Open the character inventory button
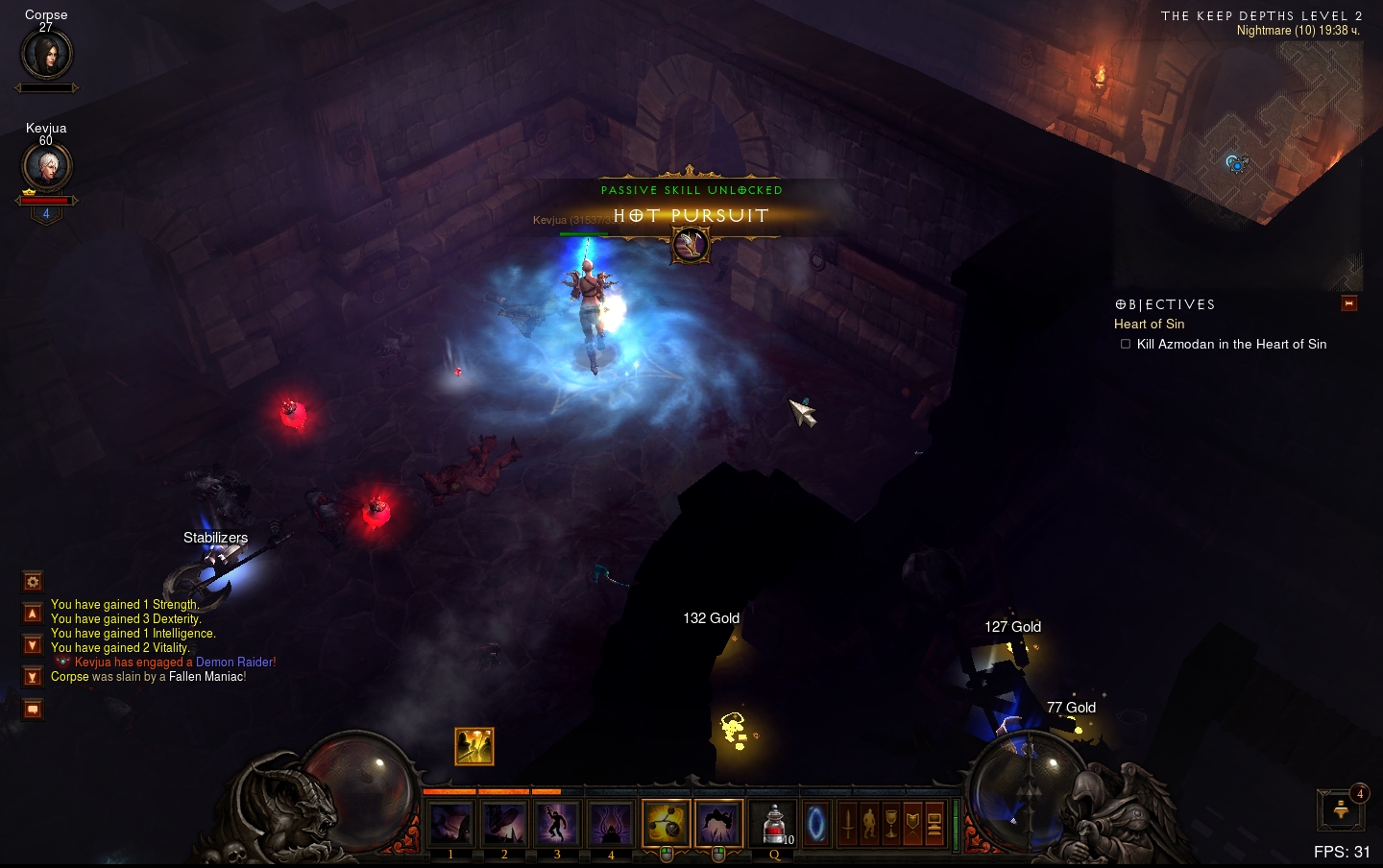Viewport: 1383px width, 868px height. (x=869, y=824)
